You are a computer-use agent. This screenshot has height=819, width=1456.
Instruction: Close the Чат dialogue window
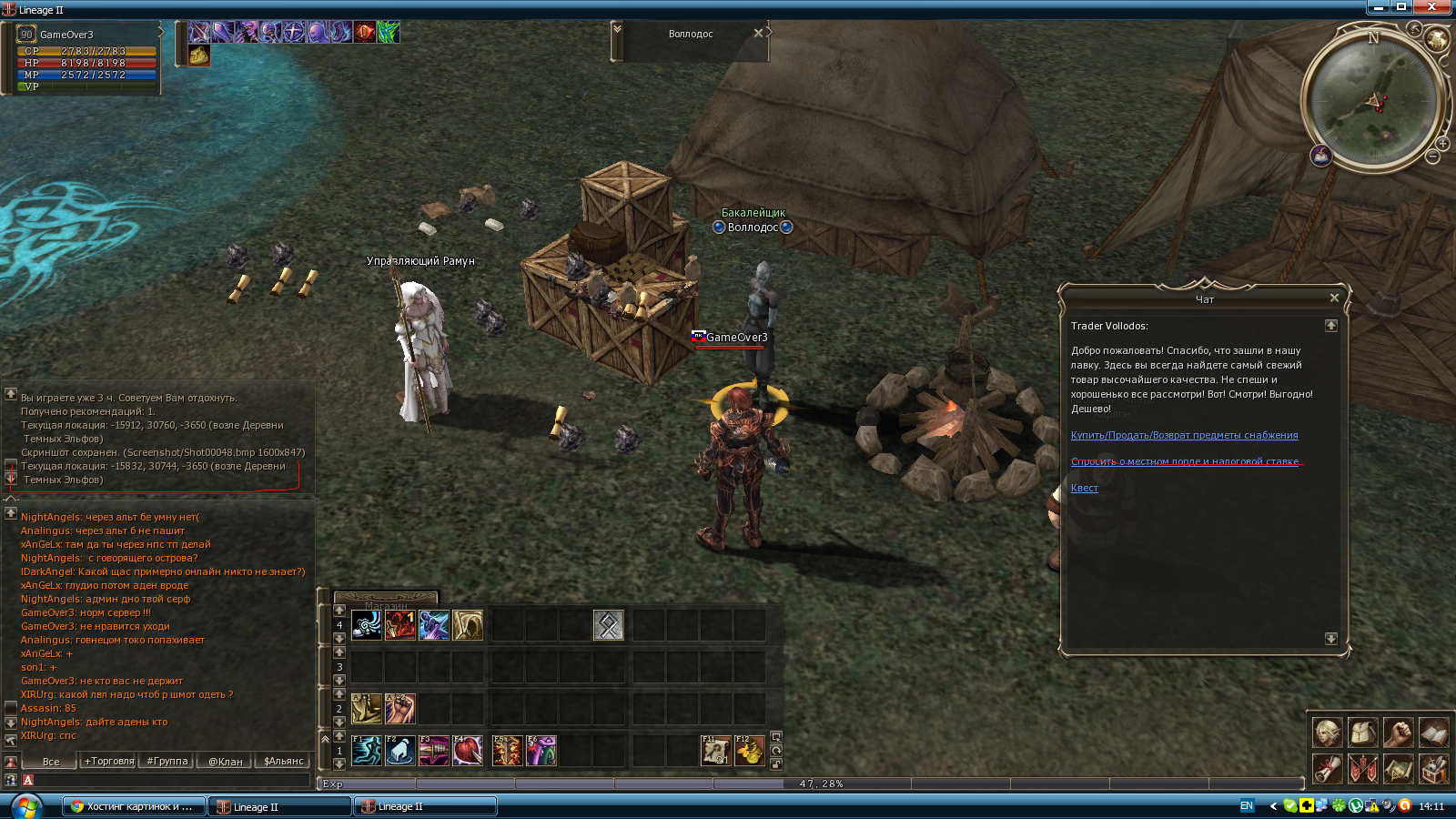point(1334,298)
